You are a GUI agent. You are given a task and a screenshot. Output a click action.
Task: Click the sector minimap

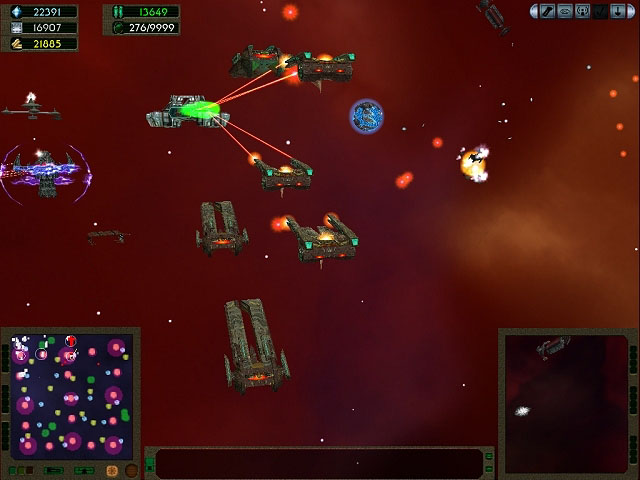[x=67, y=395]
